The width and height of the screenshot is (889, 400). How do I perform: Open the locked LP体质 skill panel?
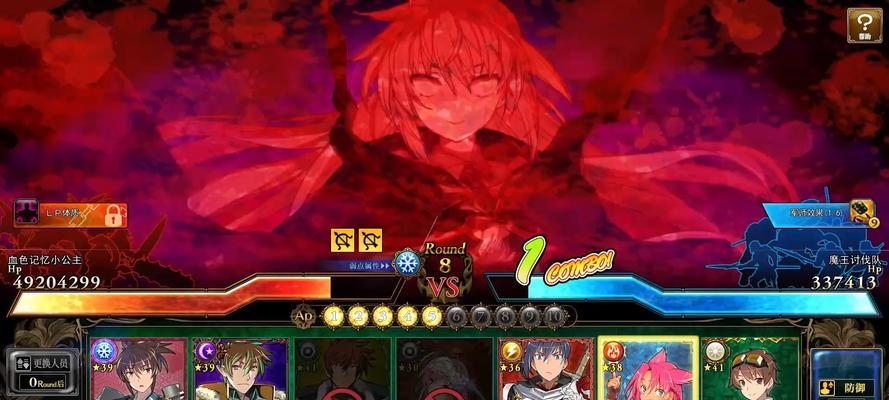[x=70, y=213]
